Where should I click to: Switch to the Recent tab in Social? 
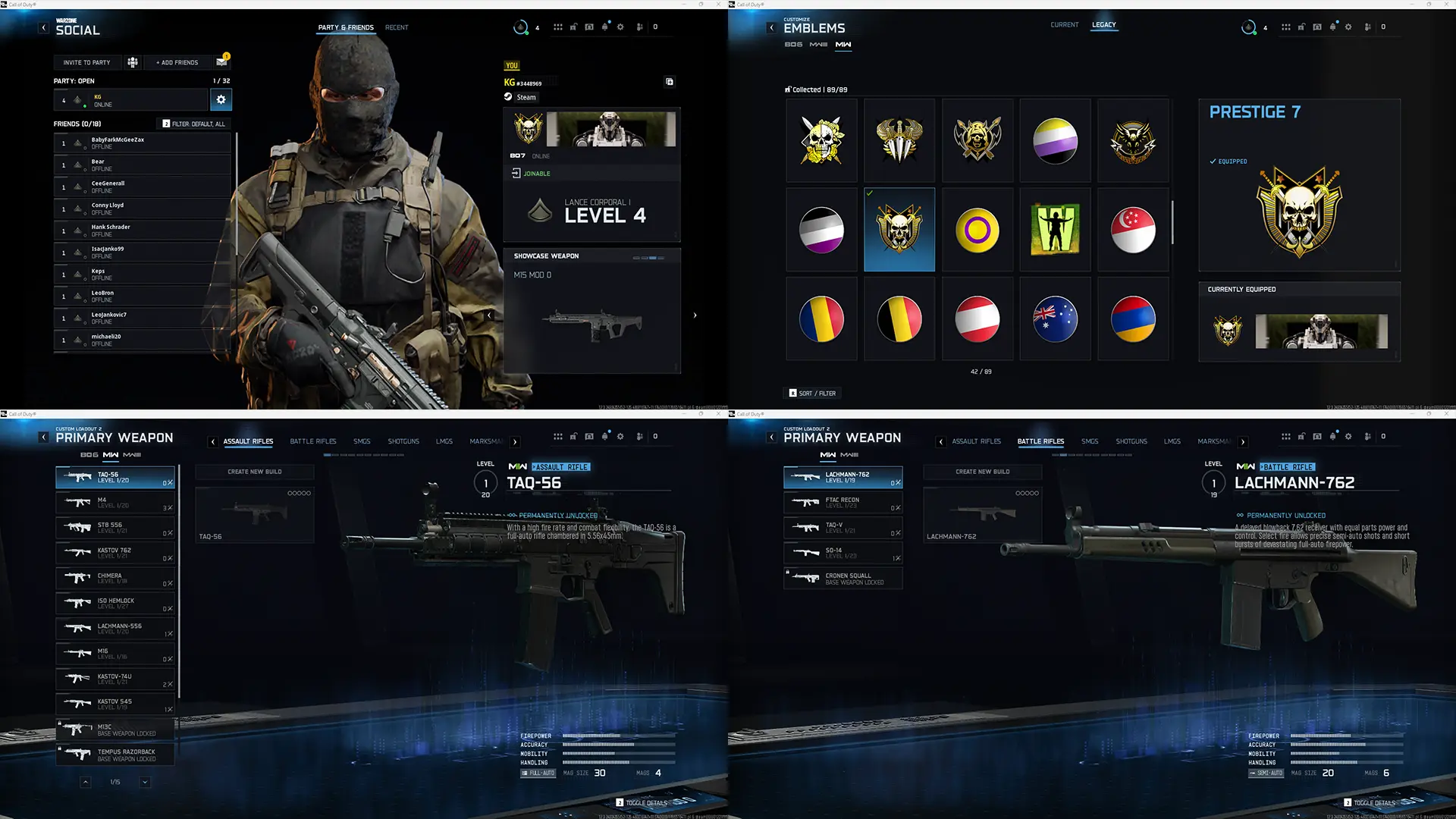tap(397, 27)
